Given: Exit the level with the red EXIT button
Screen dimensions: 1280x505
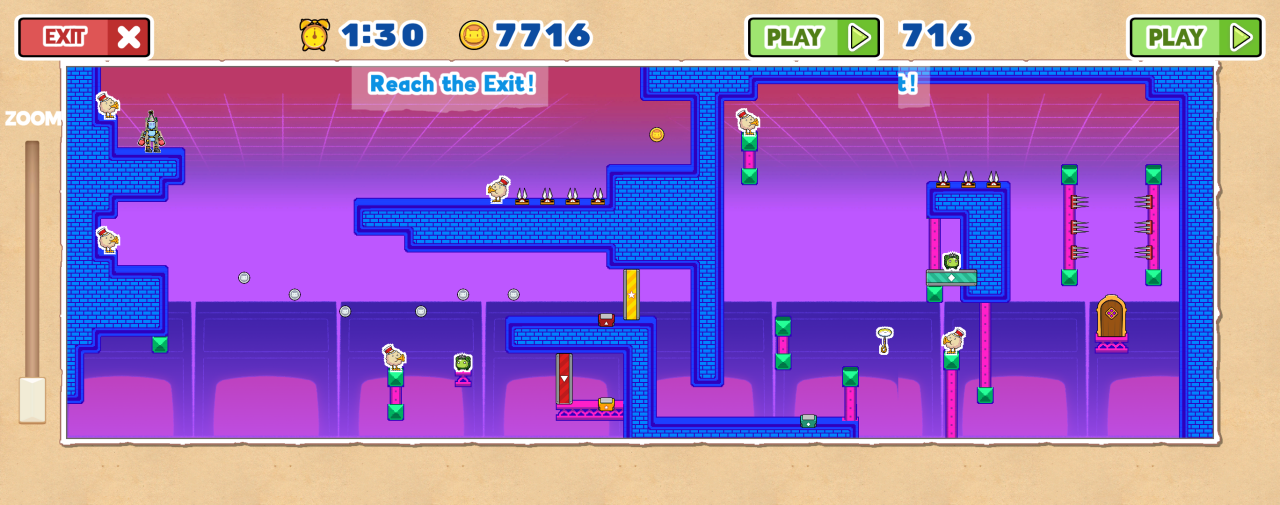Looking at the screenshot, I should (84, 37).
